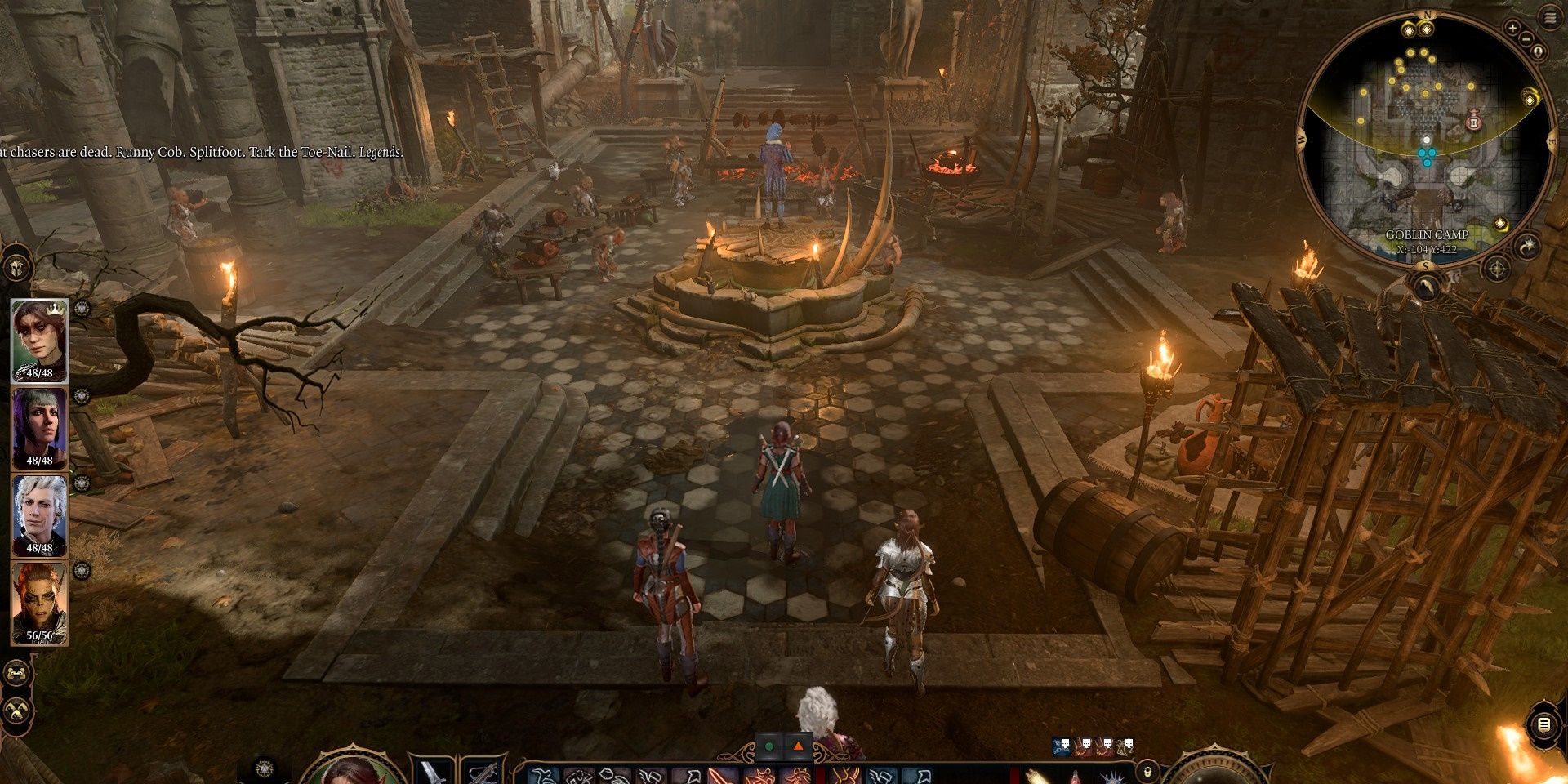This screenshot has height=784, width=1568.
Task: Click the map pin button beside the minimap
Action: (x=1539, y=53)
